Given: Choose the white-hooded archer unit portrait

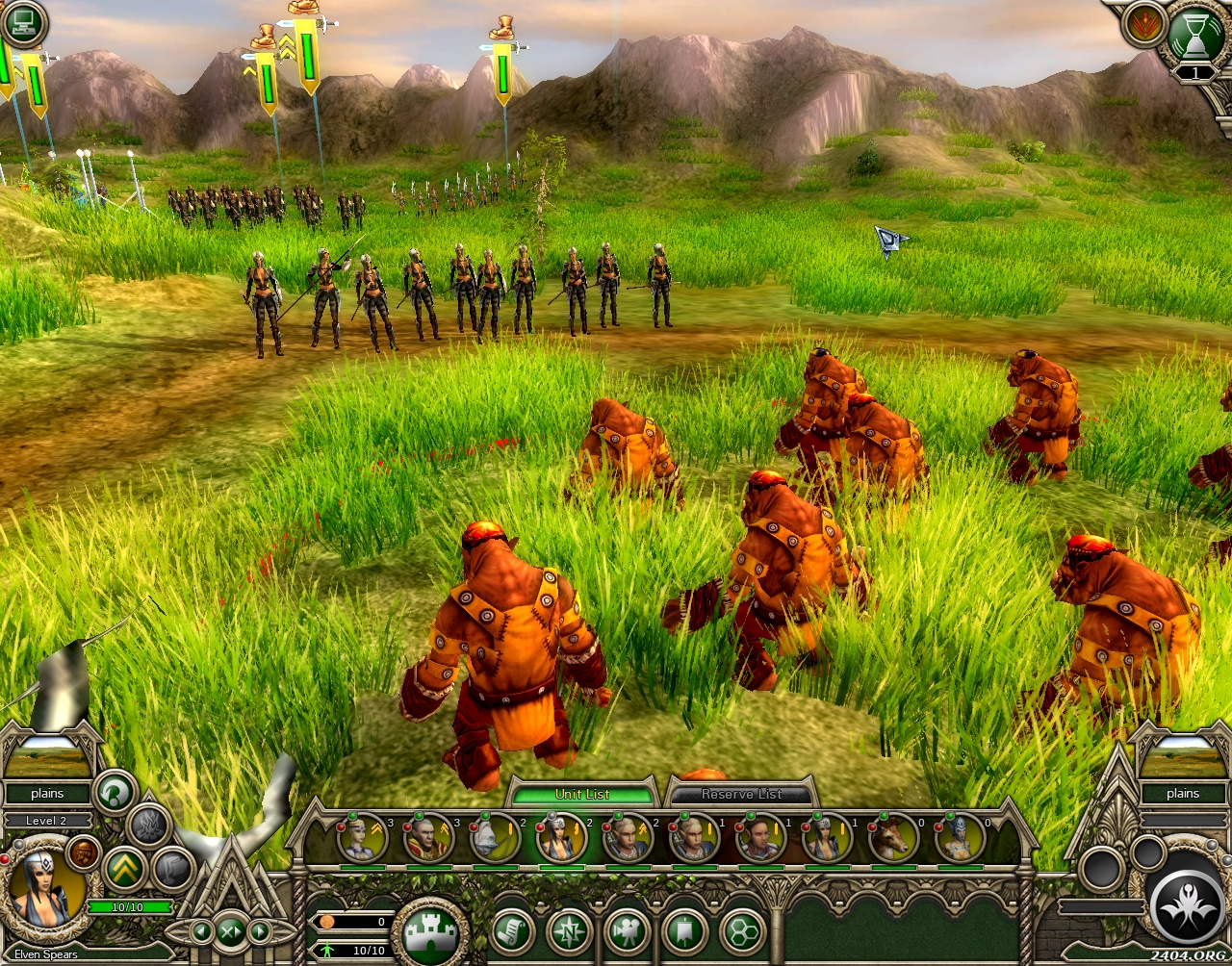Looking at the screenshot, I should (x=496, y=838).
